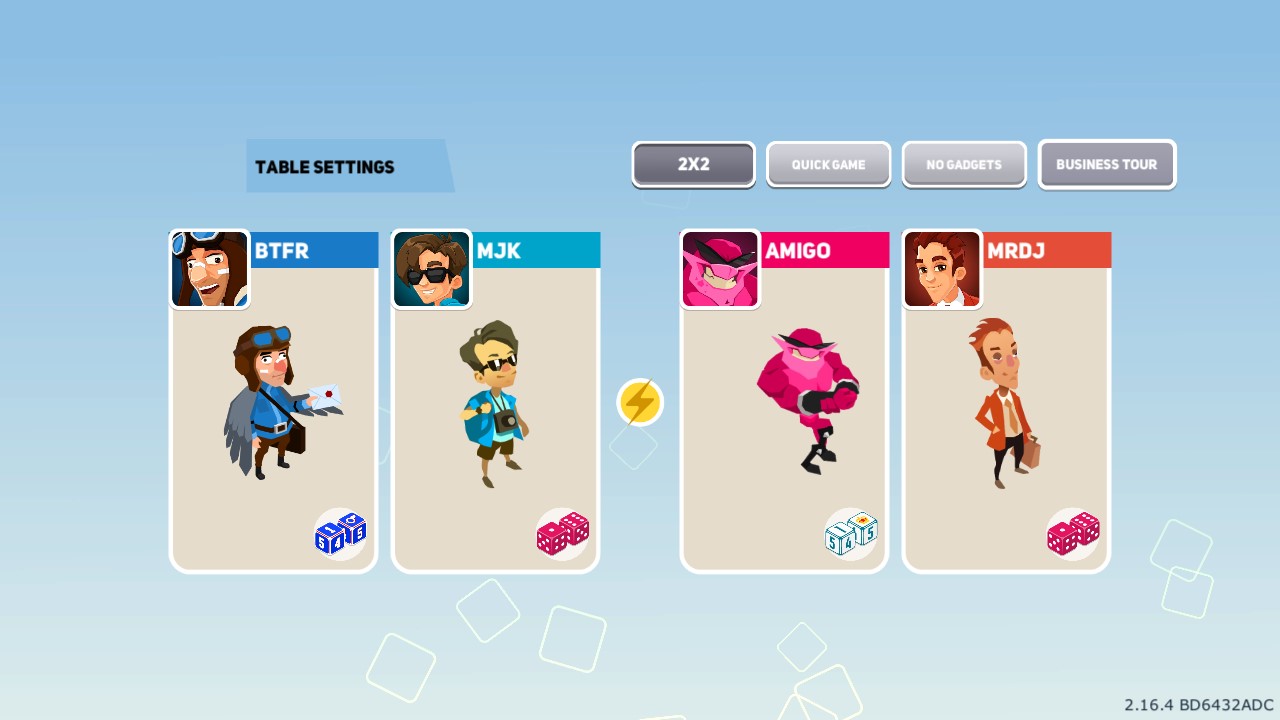Enable QUICK GAME mode

(x=828, y=164)
